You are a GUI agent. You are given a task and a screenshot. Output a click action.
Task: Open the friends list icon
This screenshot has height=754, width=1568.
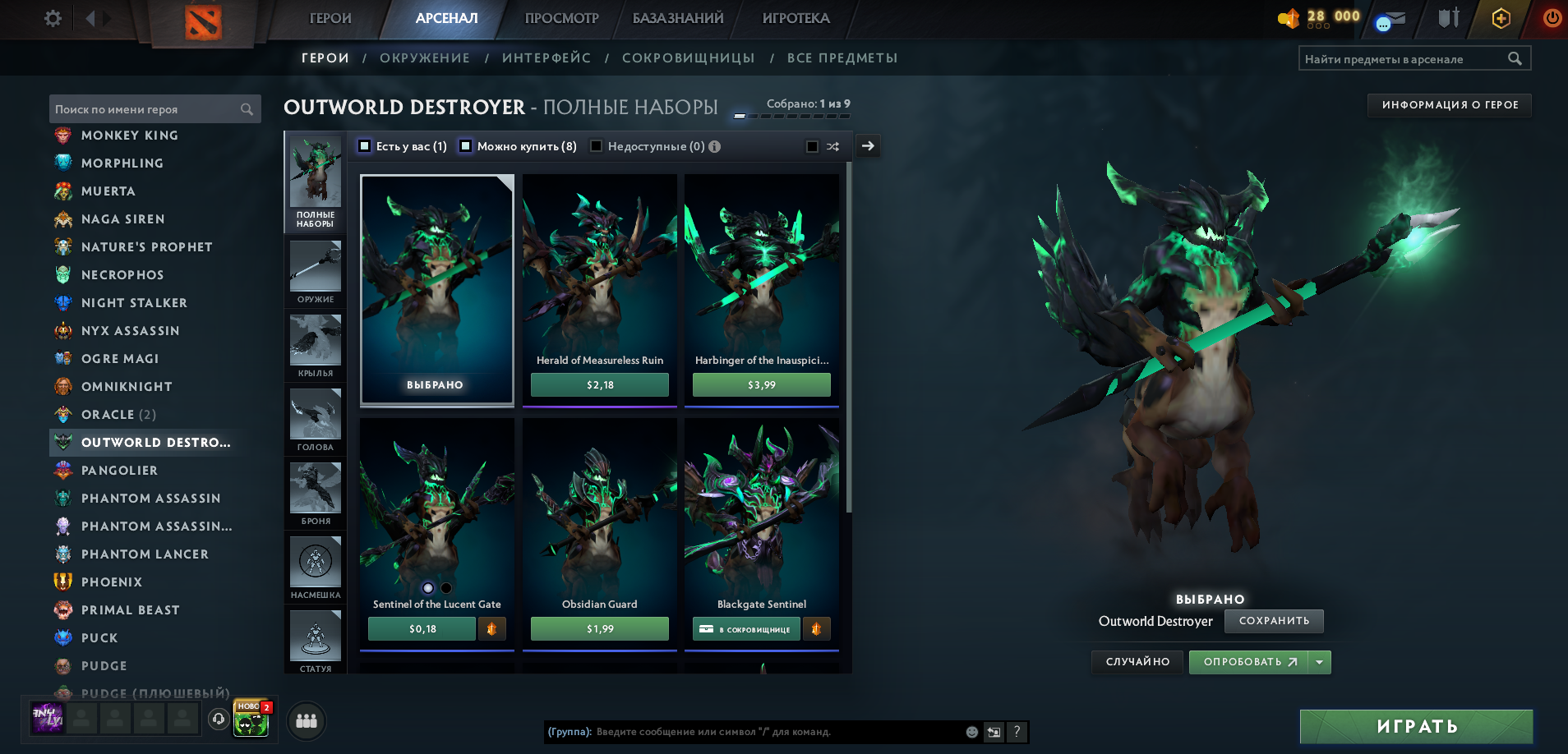pyautogui.click(x=306, y=720)
